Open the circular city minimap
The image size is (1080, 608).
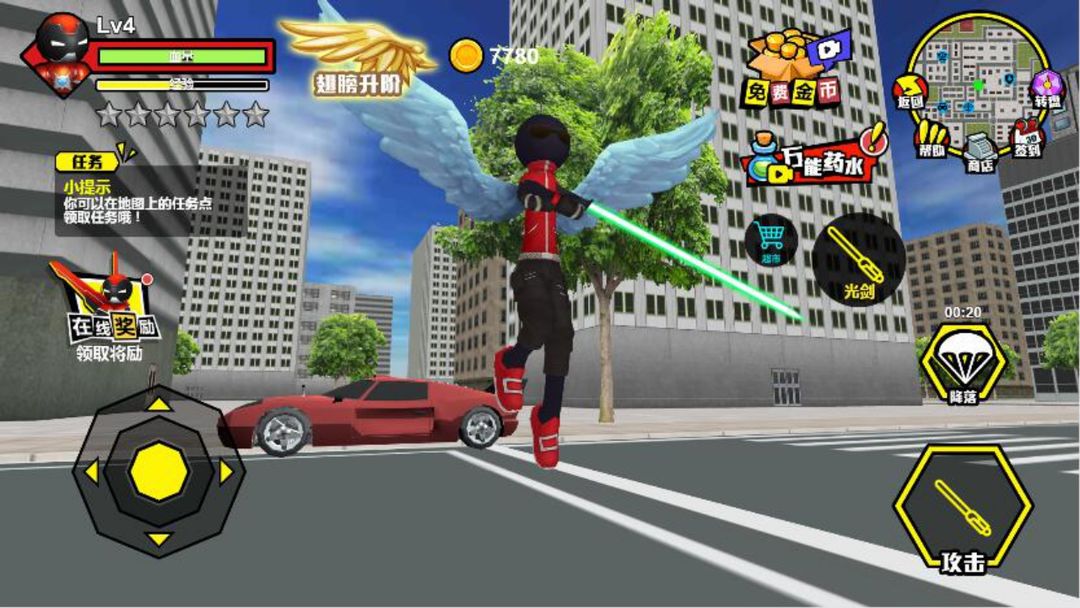(x=977, y=77)
